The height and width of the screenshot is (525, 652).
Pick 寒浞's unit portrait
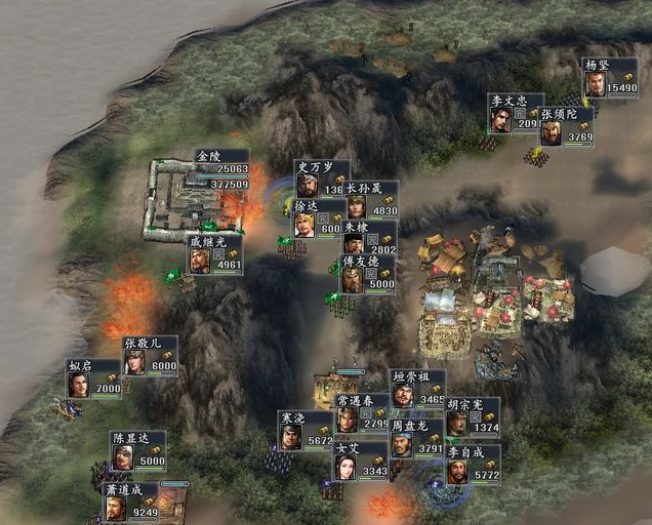[x=291, y=435]
